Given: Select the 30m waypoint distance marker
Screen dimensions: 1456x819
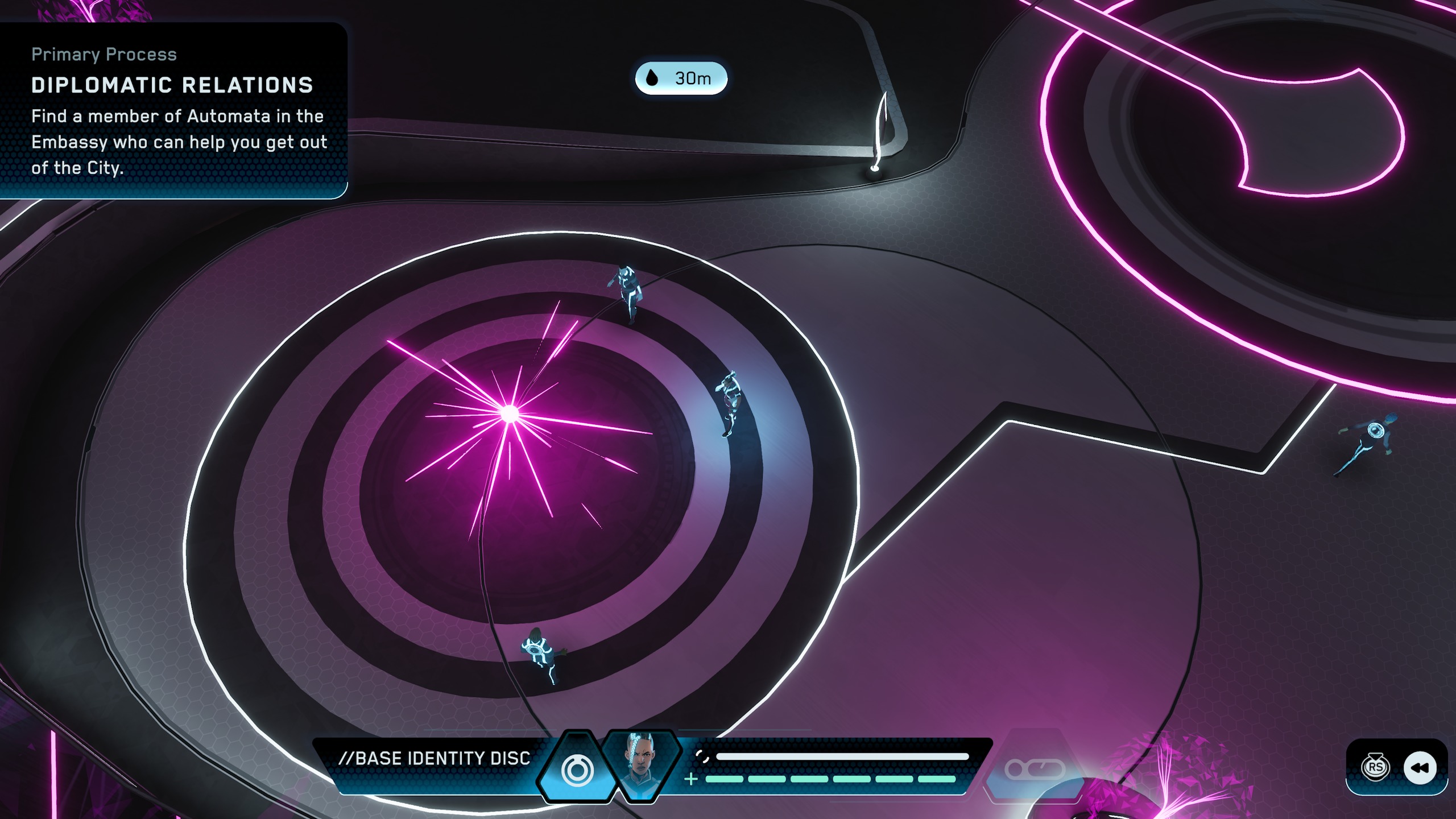Looking at the screenshot, I should click(x=681, y=78).
